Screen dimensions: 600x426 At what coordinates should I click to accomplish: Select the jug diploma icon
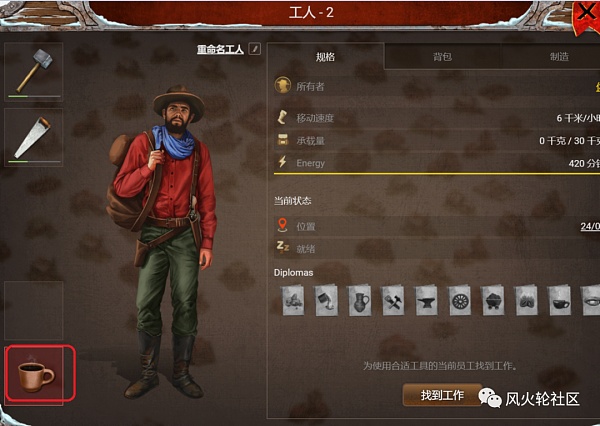360,299
